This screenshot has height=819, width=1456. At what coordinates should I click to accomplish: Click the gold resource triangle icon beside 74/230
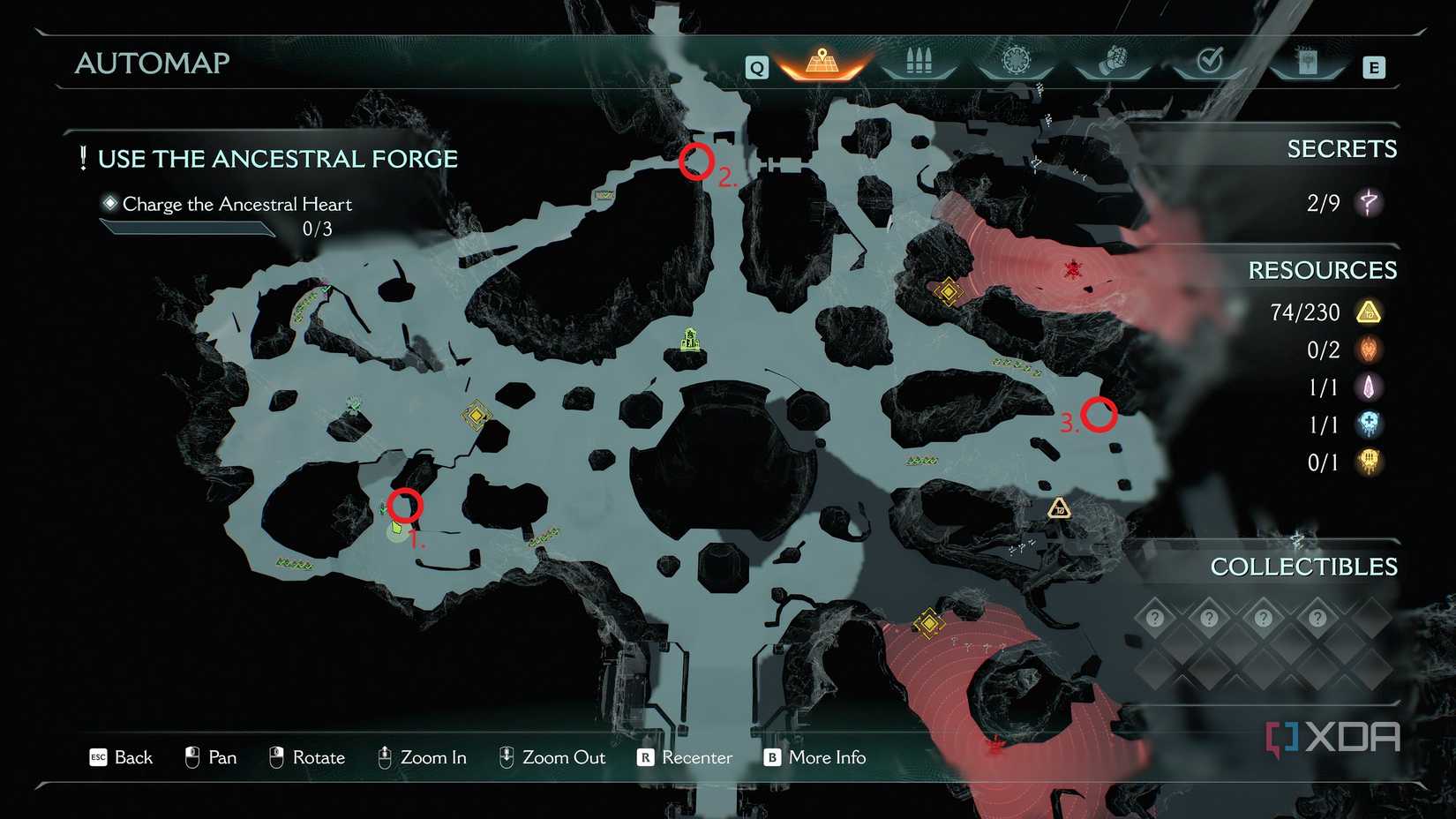click(x=1368, y=312)
